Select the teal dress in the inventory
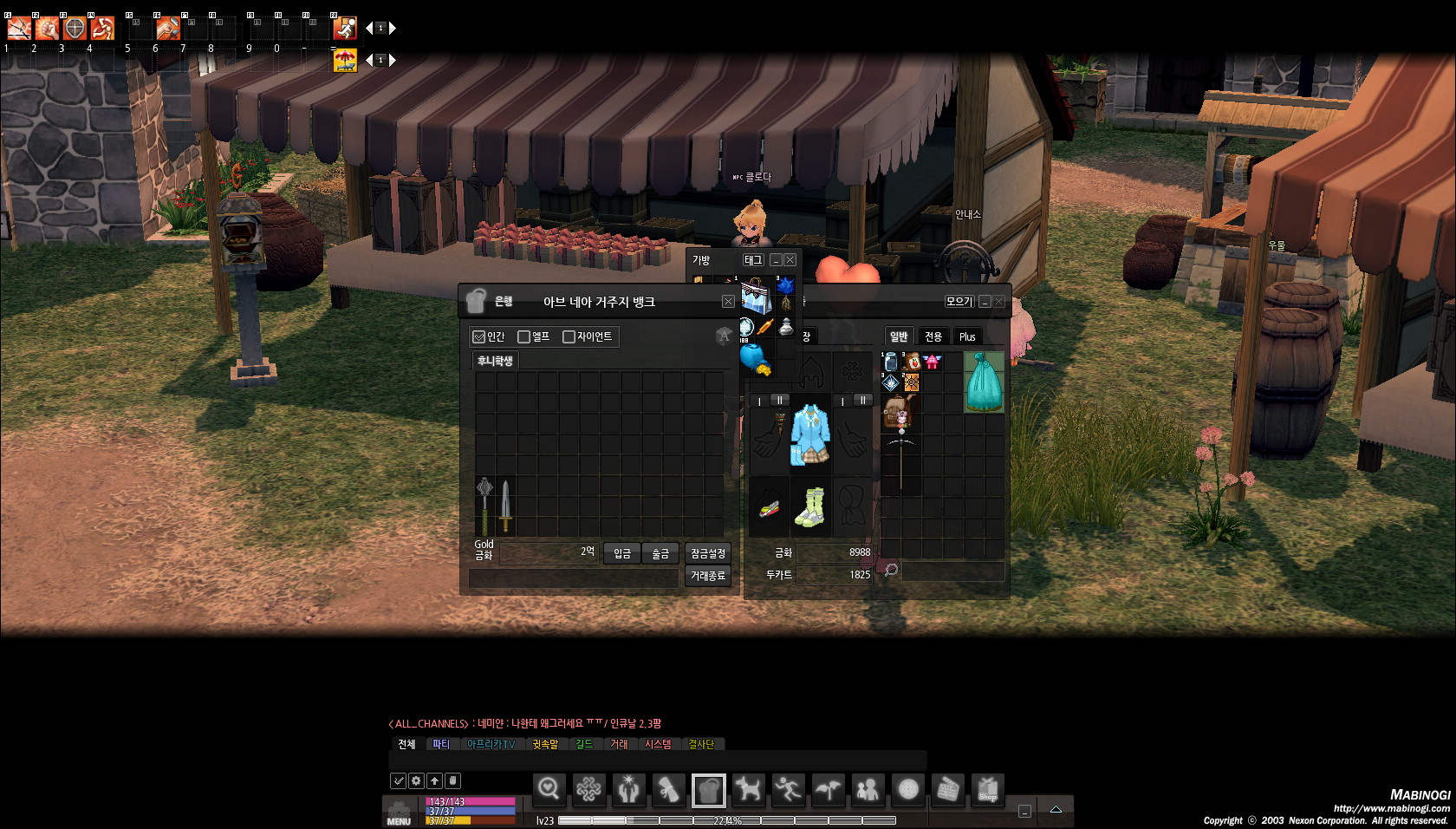Image resolution: width=1456 pixels, height=829 pixels. coord(984,382)
